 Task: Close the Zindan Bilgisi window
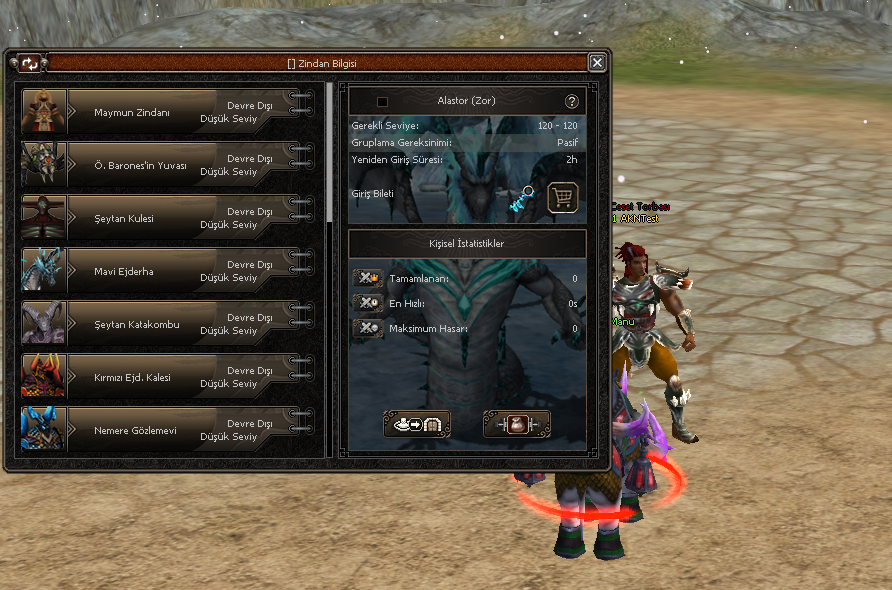click(x=597, y=63)
